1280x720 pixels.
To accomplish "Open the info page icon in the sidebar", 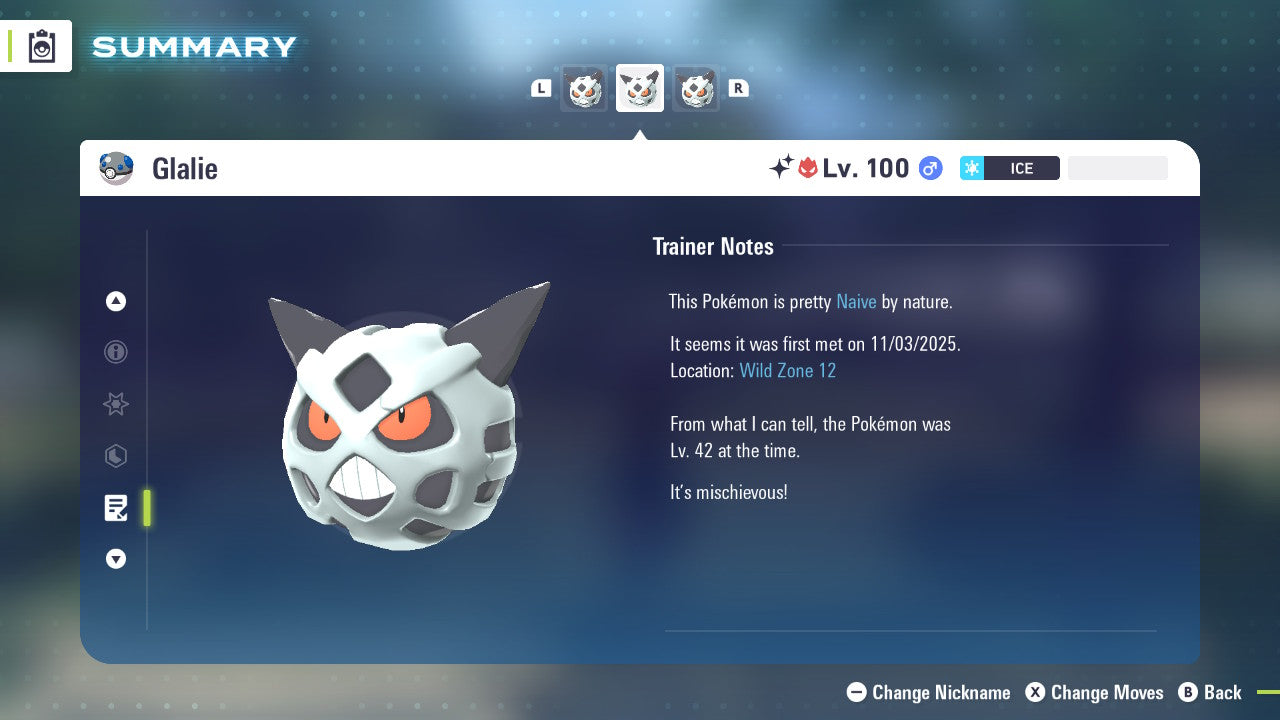I will [x=115, y=352].
